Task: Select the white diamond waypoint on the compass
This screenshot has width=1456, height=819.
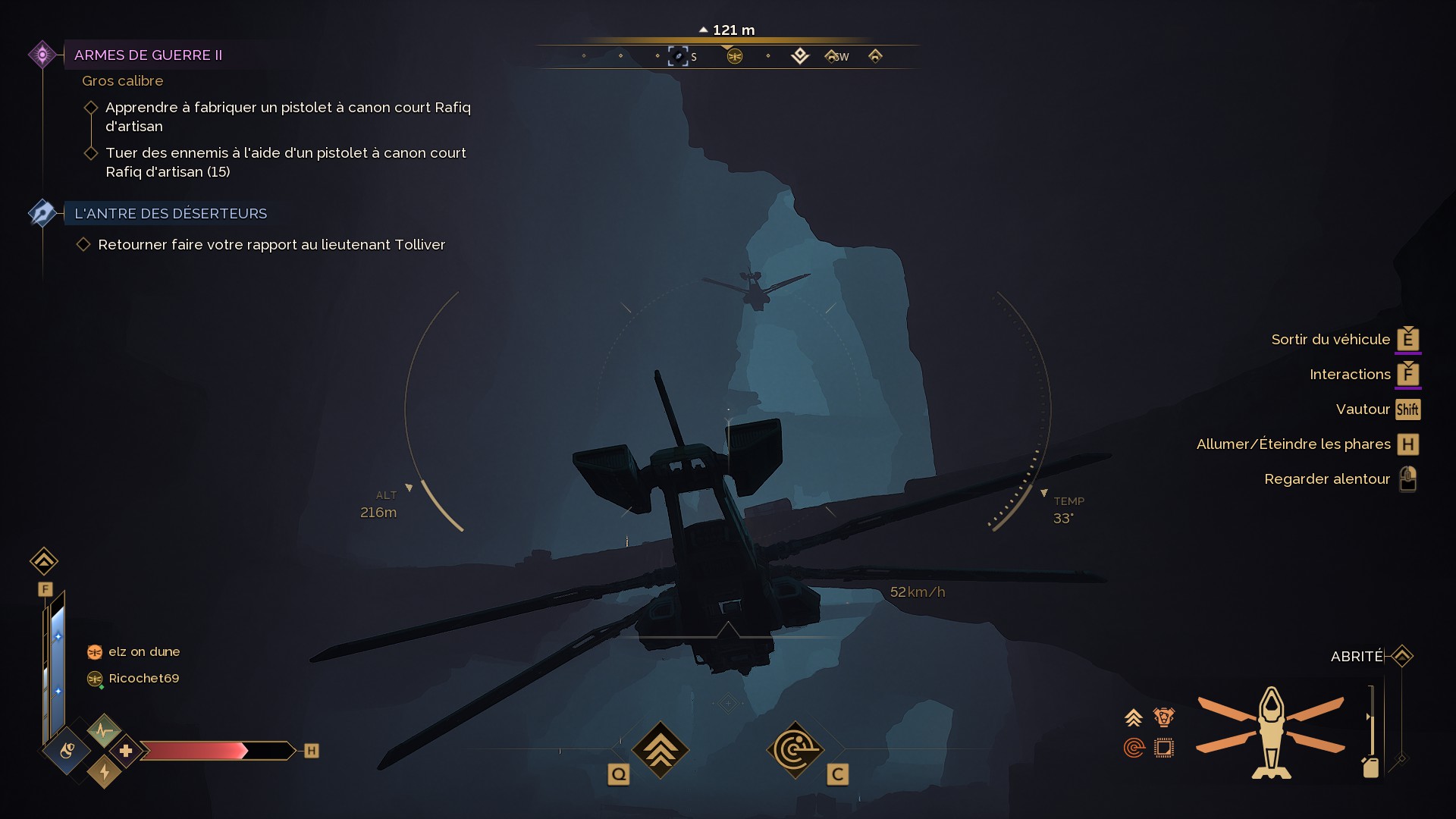Action: pos(799,56)
